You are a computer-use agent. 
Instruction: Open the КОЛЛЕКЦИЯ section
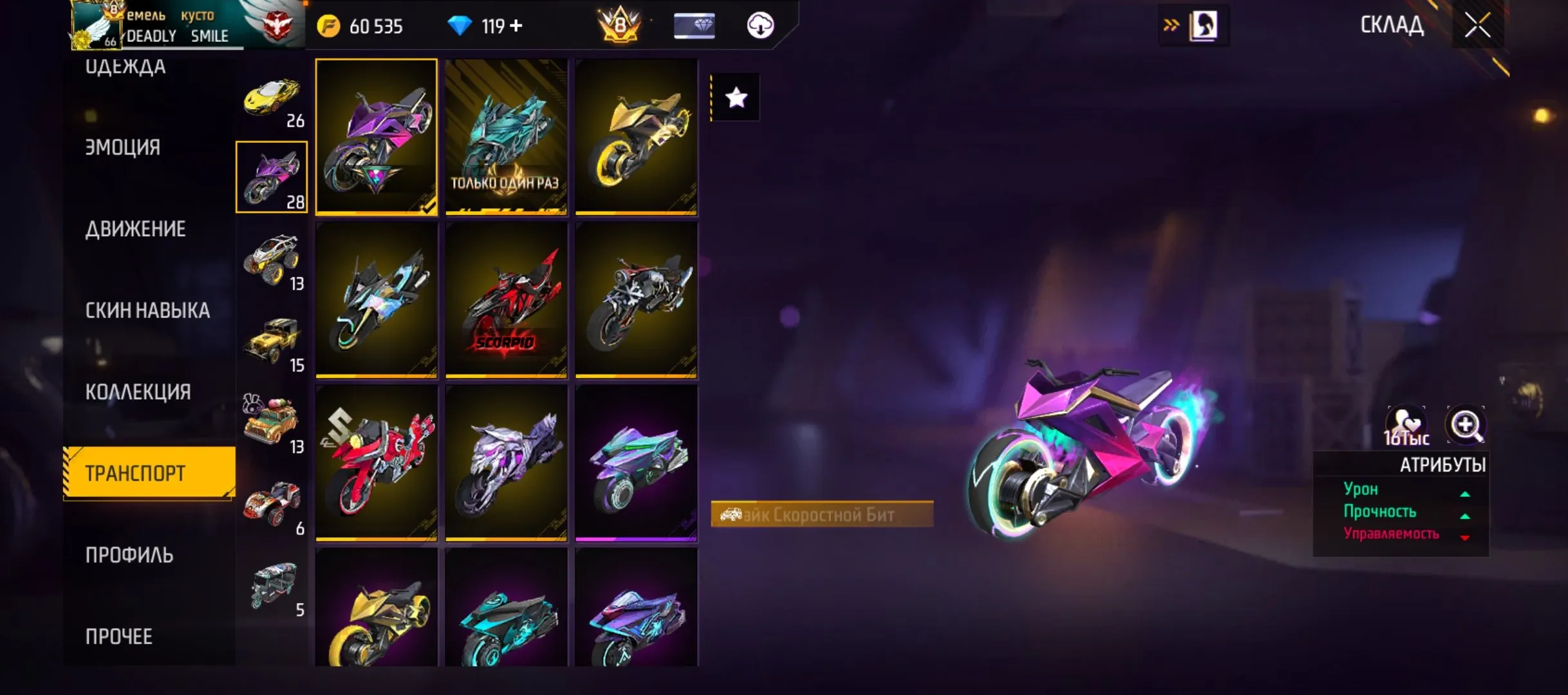pos(137,391)
